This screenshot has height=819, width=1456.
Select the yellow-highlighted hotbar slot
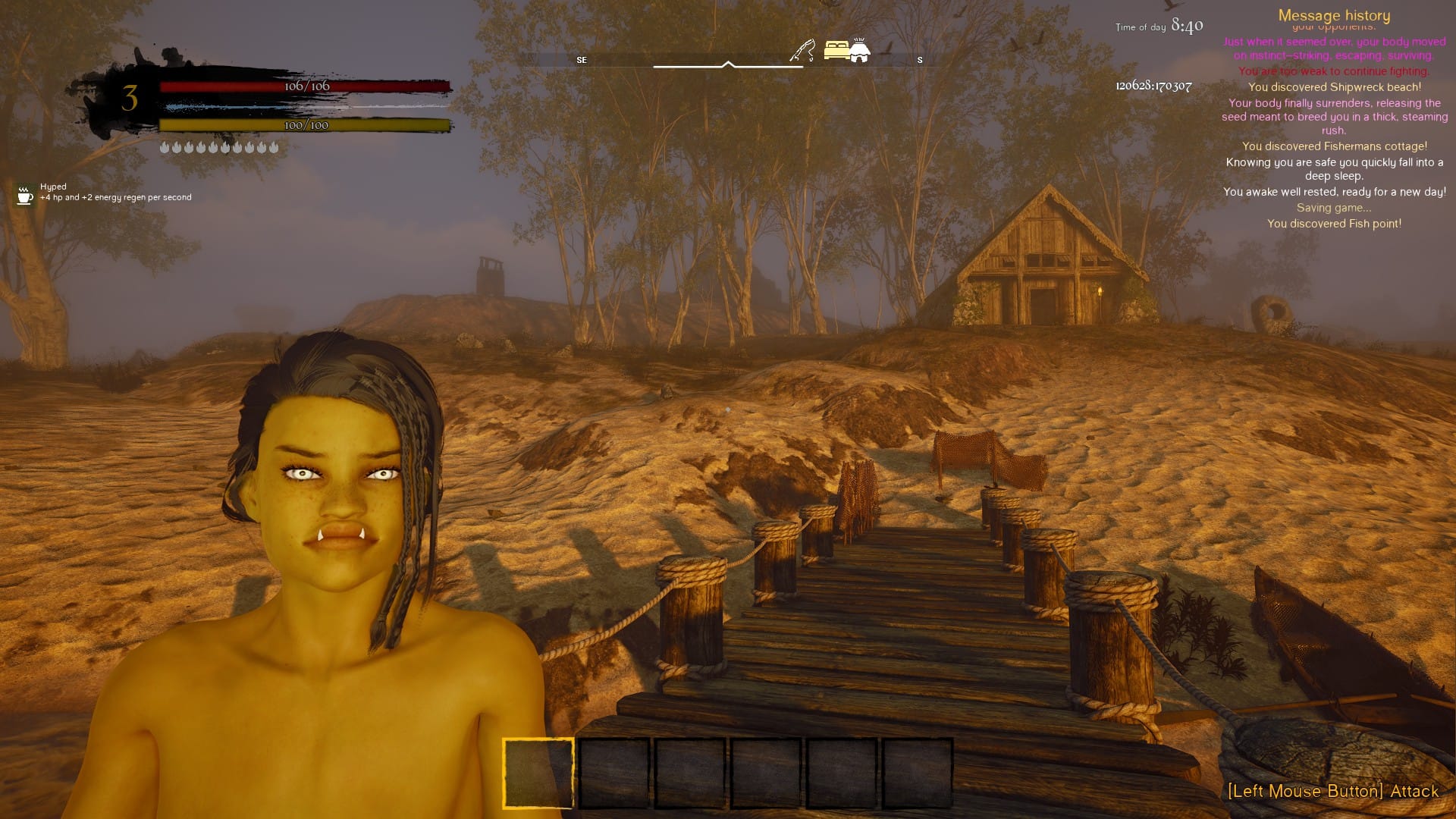pos(538,773)
